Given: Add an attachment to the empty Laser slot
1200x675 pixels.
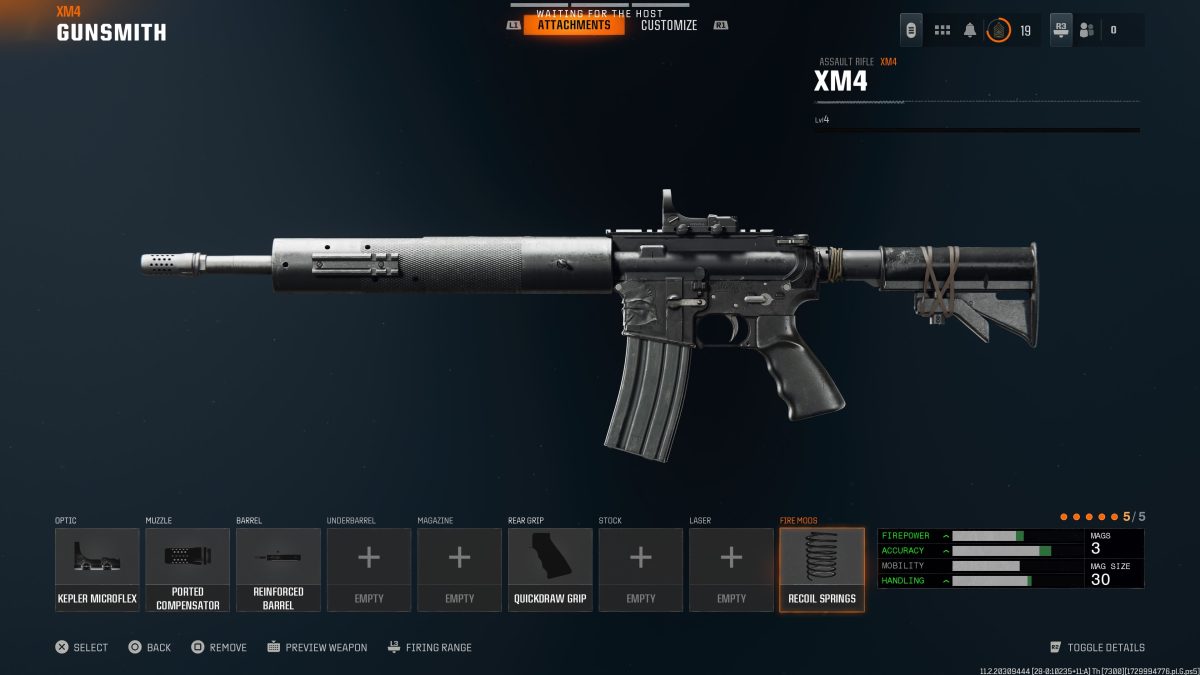Looking at the screenshot, I should pos(731,569).
